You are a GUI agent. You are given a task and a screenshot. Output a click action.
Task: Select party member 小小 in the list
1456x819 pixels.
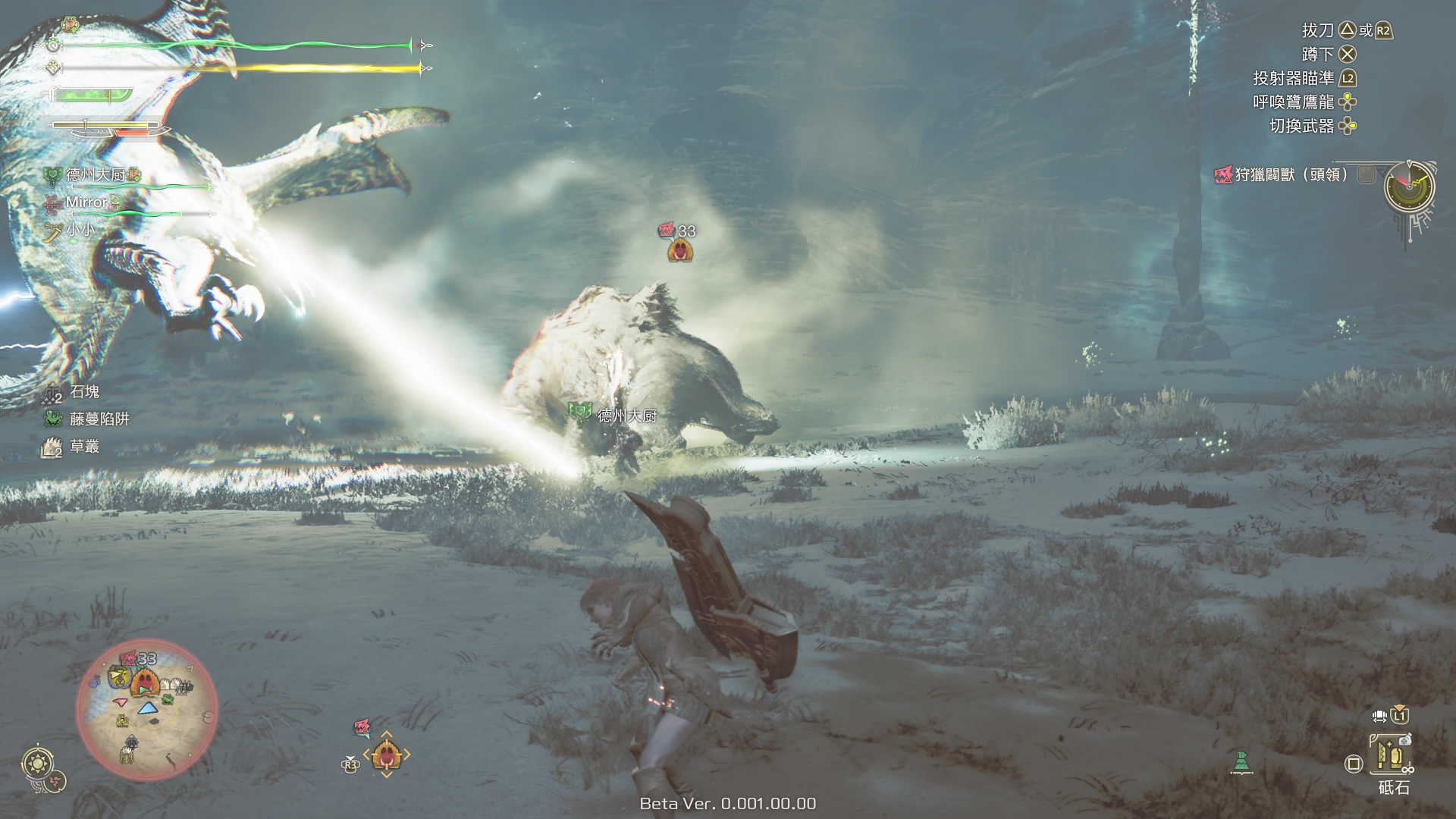[x=82, y=229]
